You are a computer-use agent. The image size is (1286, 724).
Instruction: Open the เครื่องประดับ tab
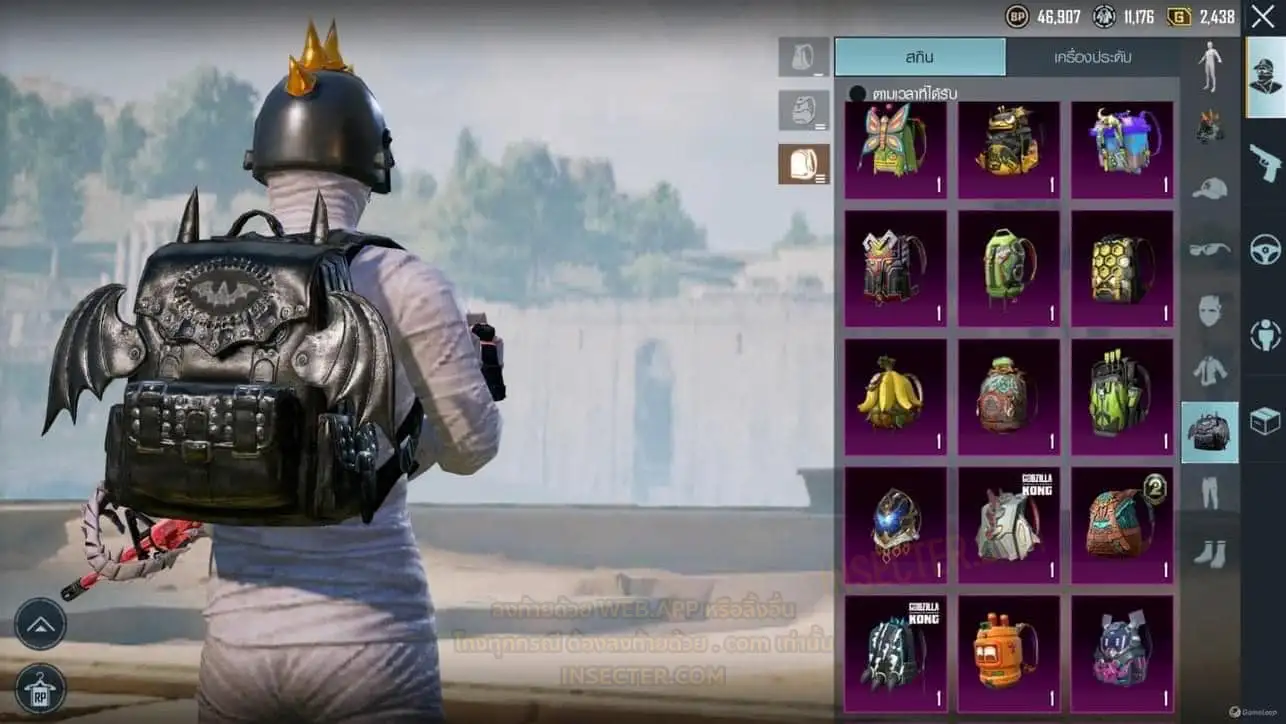pyautogui.click(x=1093, y=57)
